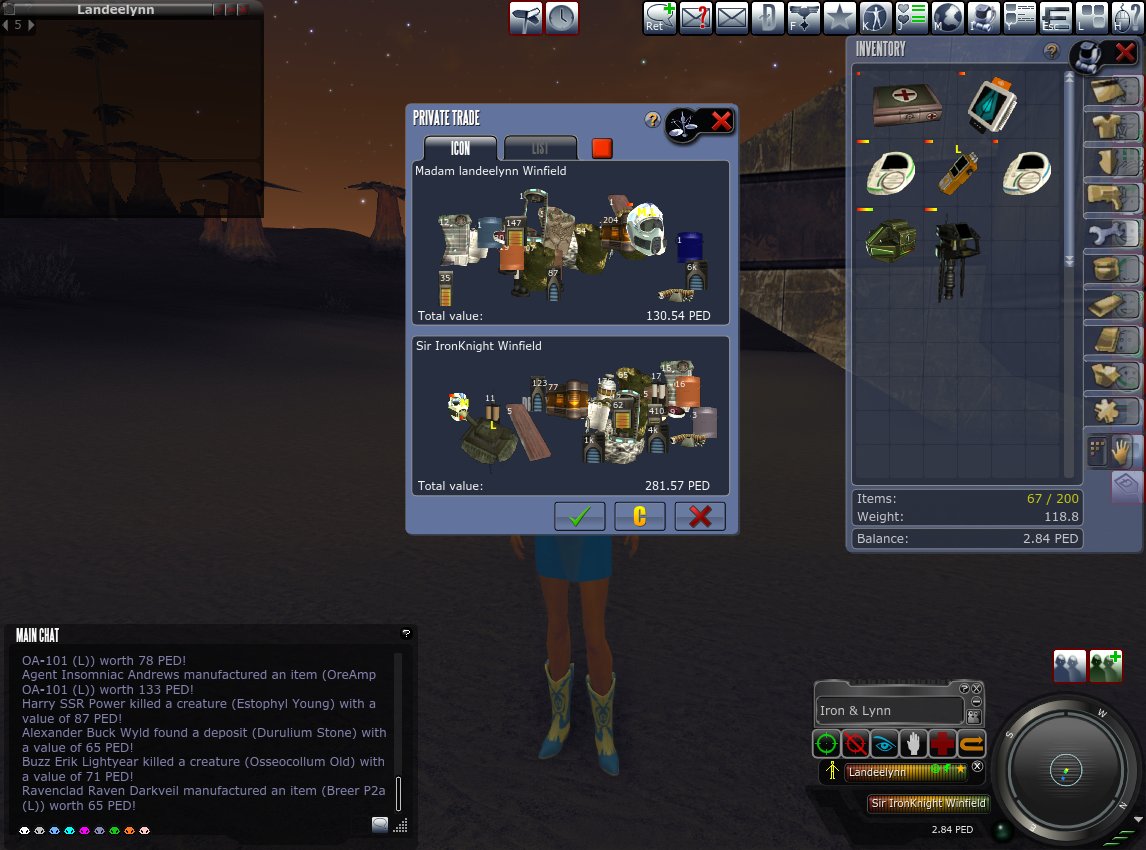This screenshot has width=1146, height=850.
Task: Cancel the trade with the red X button
Action: pos(700,516)
